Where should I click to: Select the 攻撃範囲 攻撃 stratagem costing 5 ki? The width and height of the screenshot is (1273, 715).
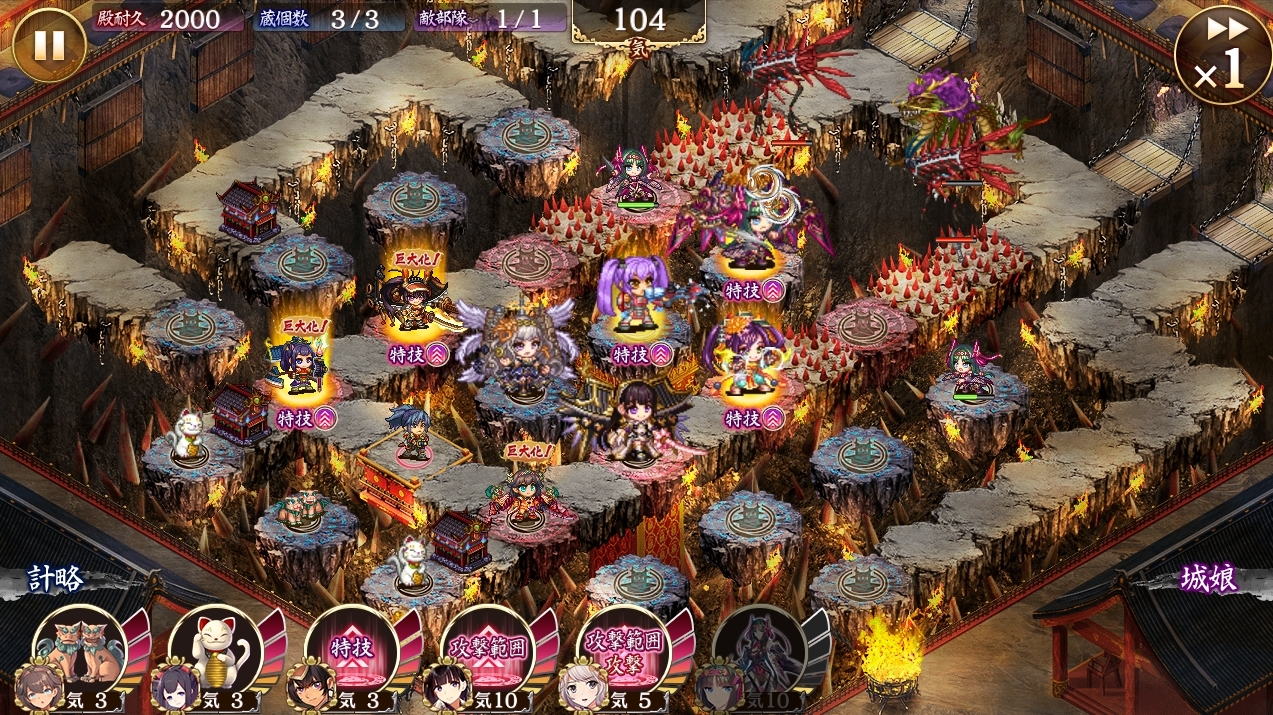[623, 650]
